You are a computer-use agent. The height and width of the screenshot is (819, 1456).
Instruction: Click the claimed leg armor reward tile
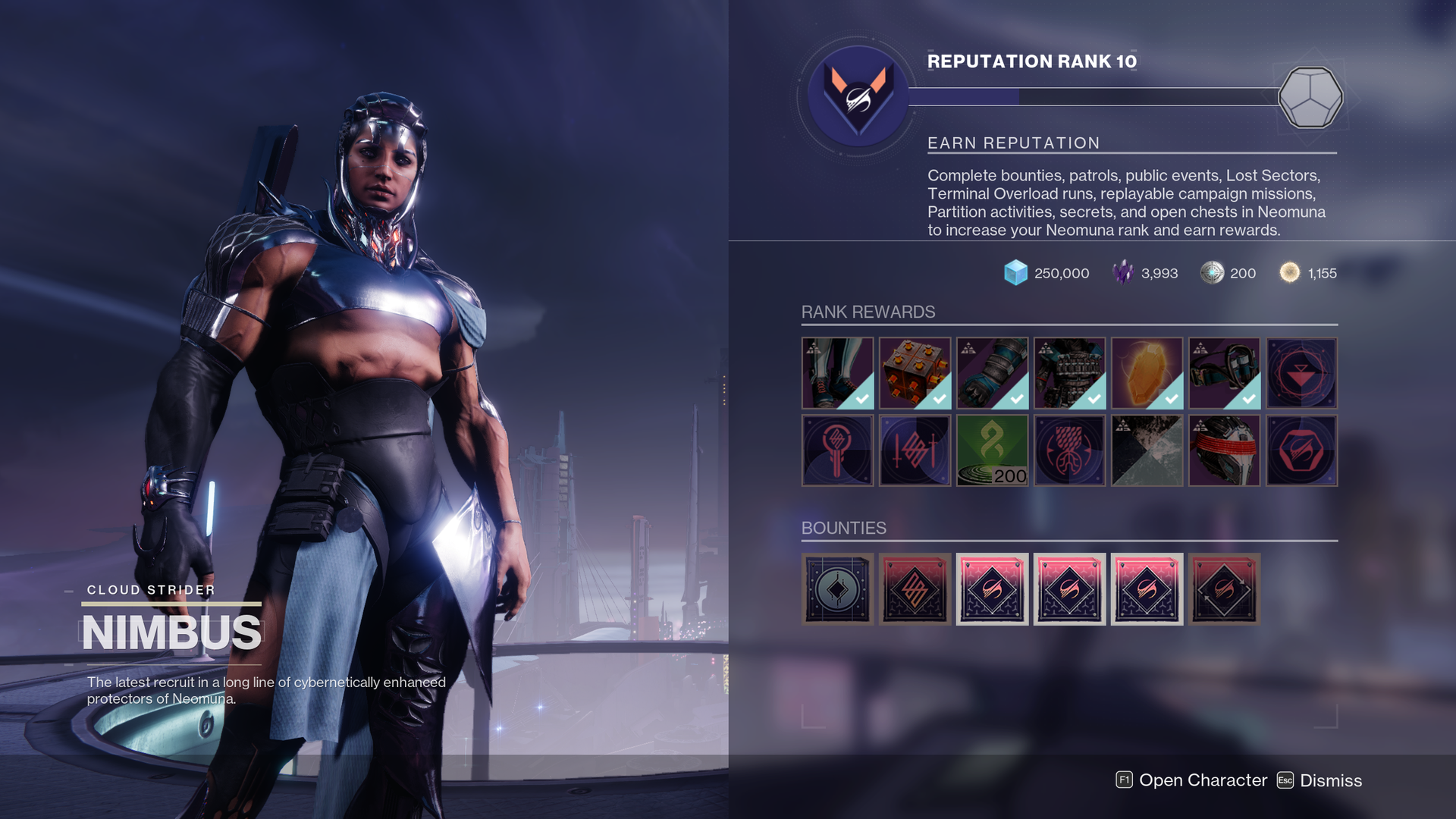coord(838,373)
